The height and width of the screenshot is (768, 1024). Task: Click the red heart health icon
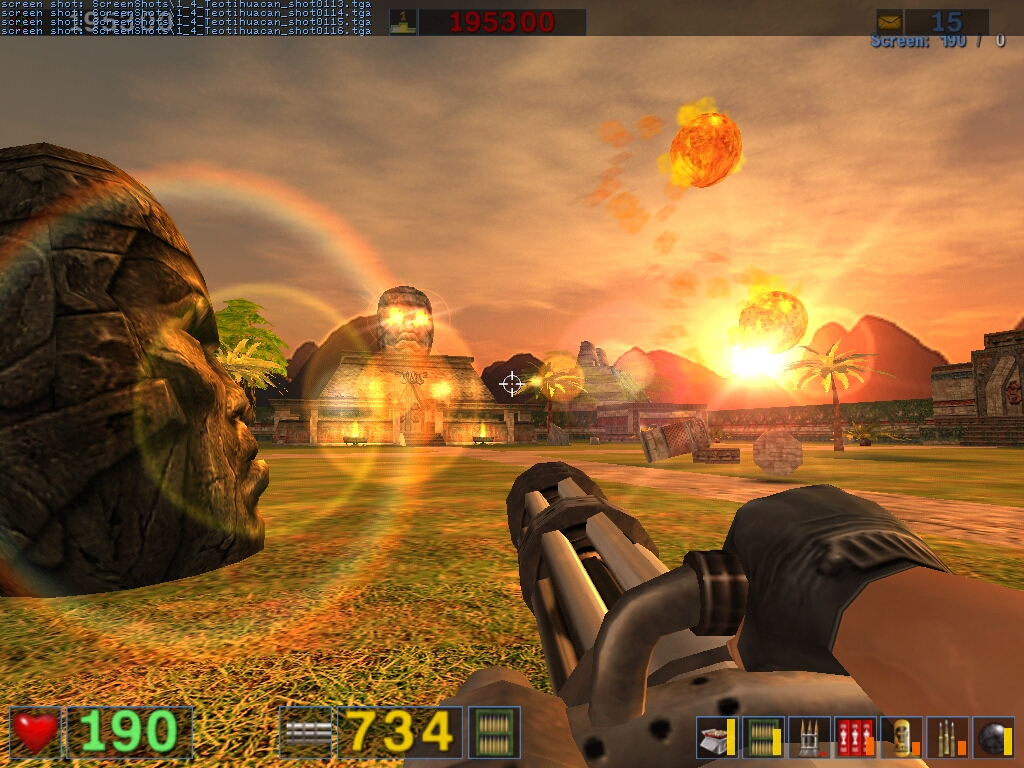coord(36,732)
